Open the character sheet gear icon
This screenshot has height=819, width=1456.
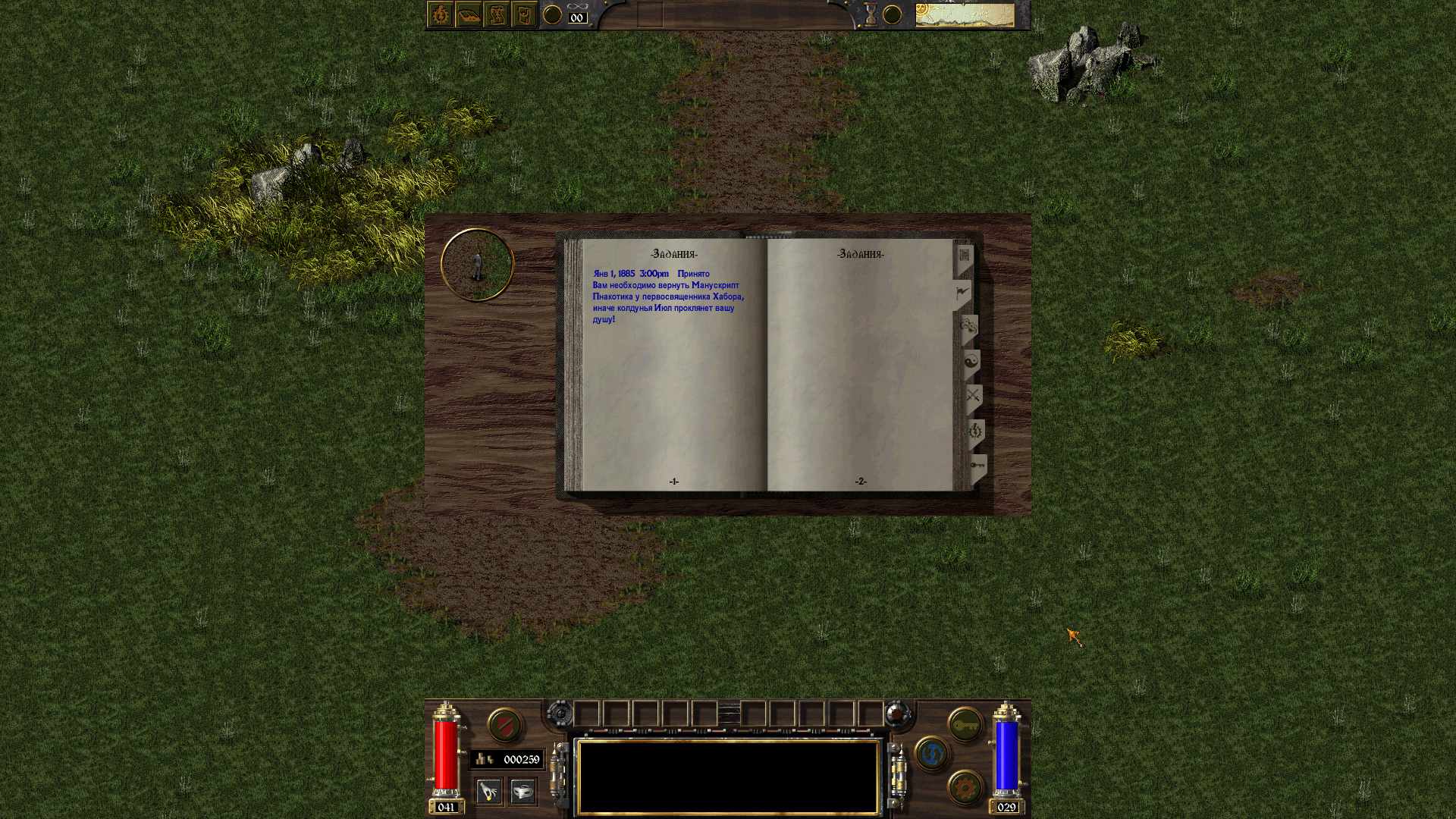coord(440,14)
